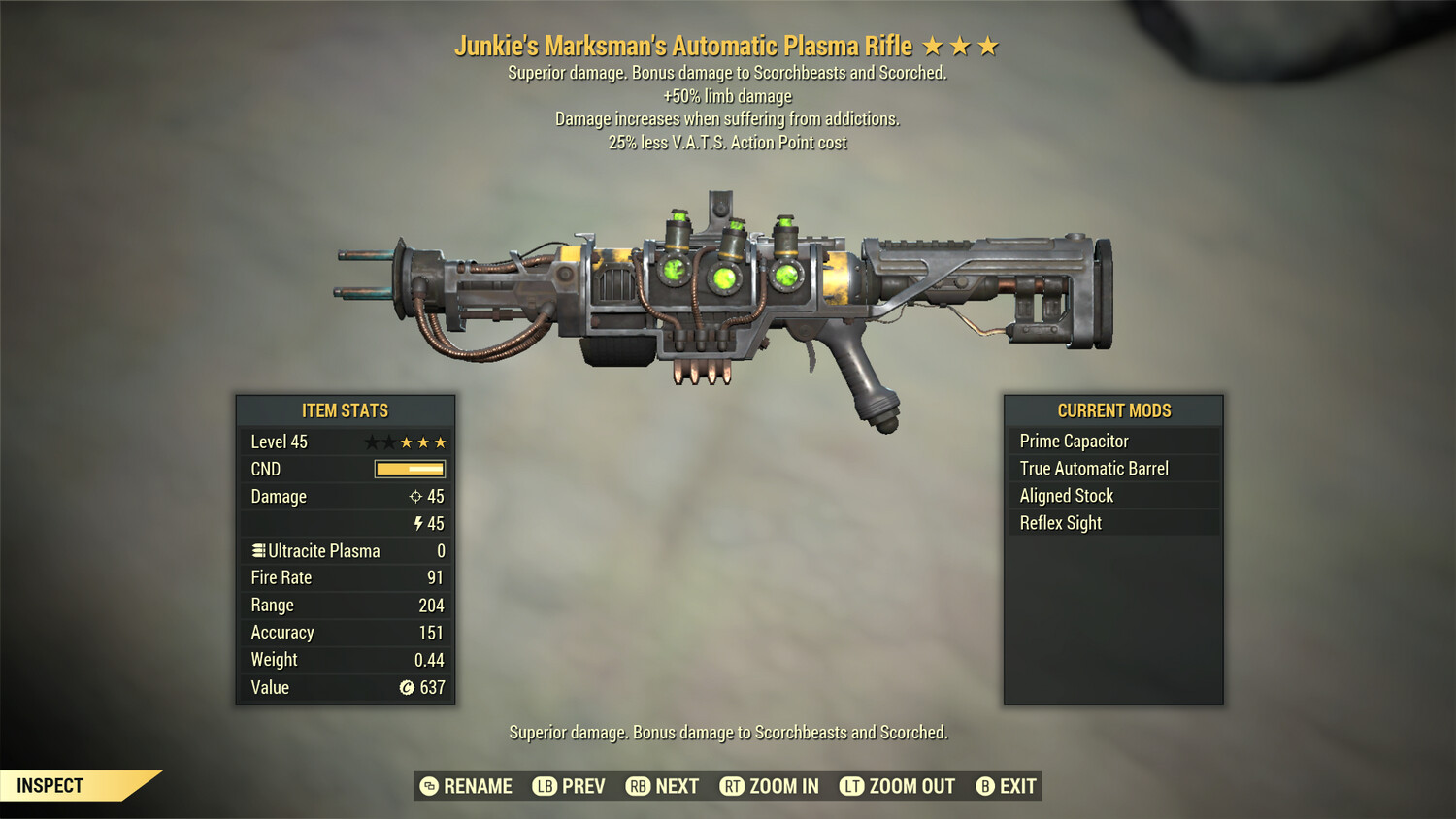1456x819 pixels.
Task: Click the RB icon for NEXT
Action: tap(639, 786)
